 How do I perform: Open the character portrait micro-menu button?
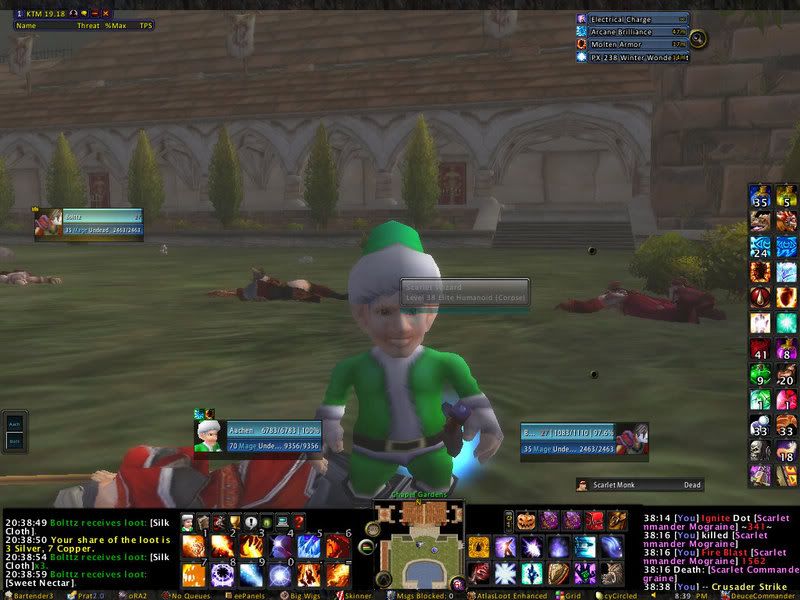[x=187, y=522]
